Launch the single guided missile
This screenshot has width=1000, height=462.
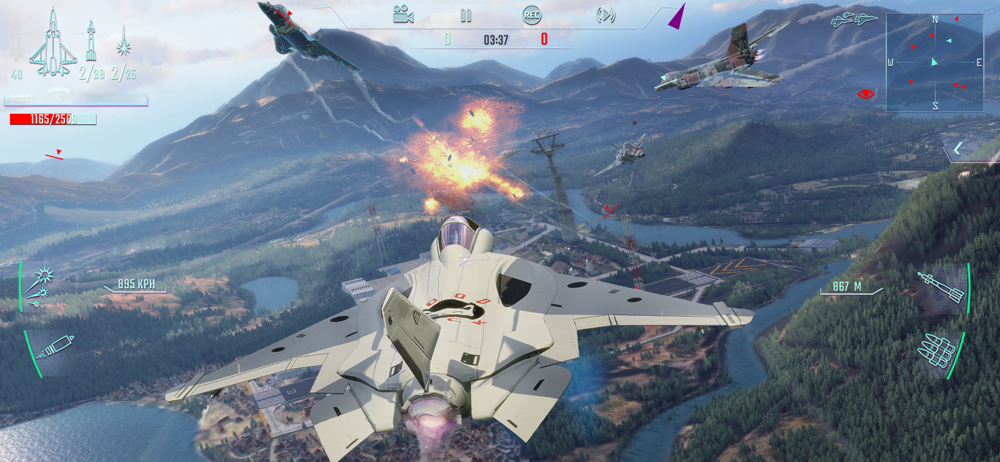pyautogui.click(x=941, y=287)
